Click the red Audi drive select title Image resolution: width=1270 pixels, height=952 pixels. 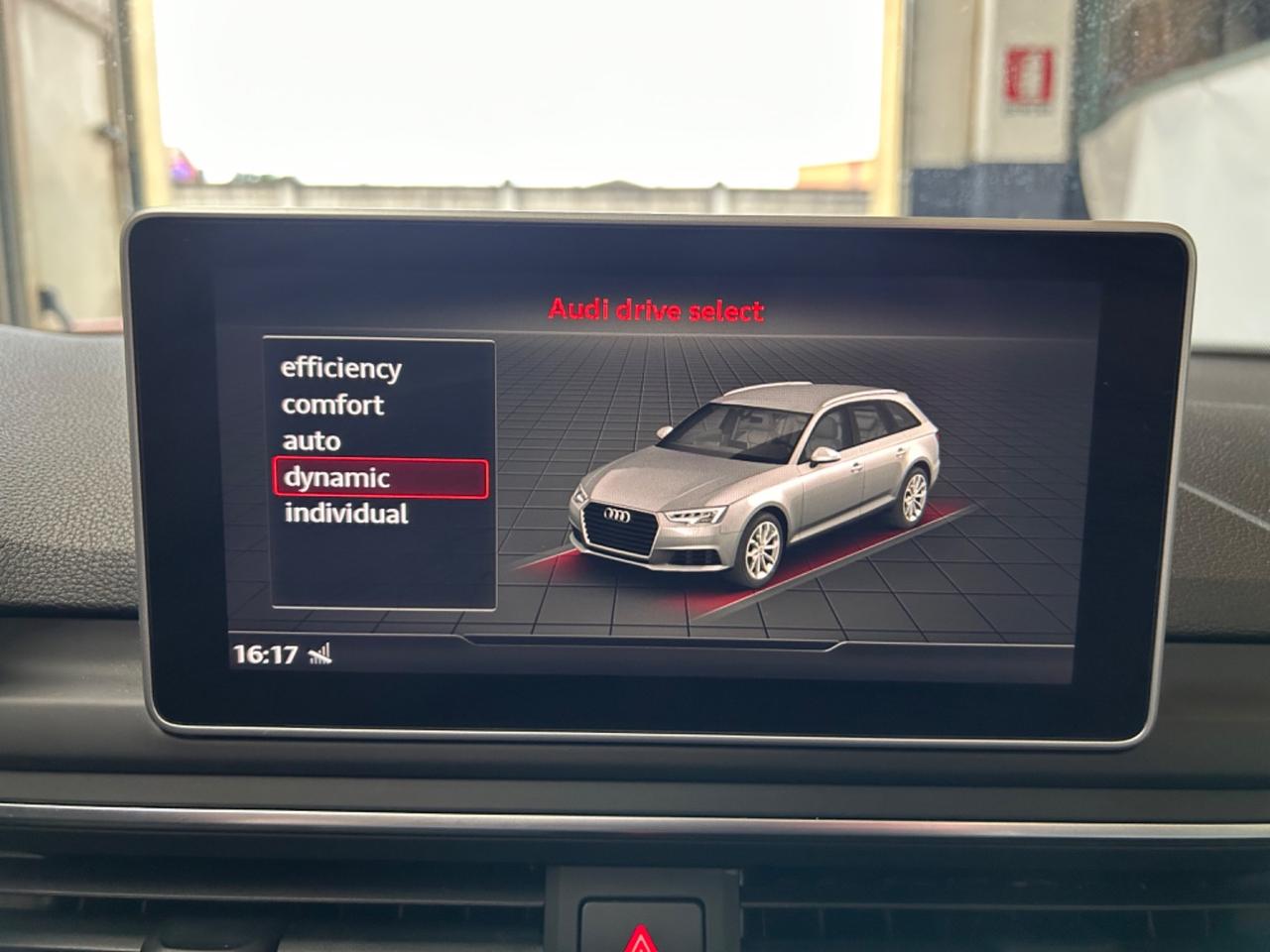(x=658, y=308)
